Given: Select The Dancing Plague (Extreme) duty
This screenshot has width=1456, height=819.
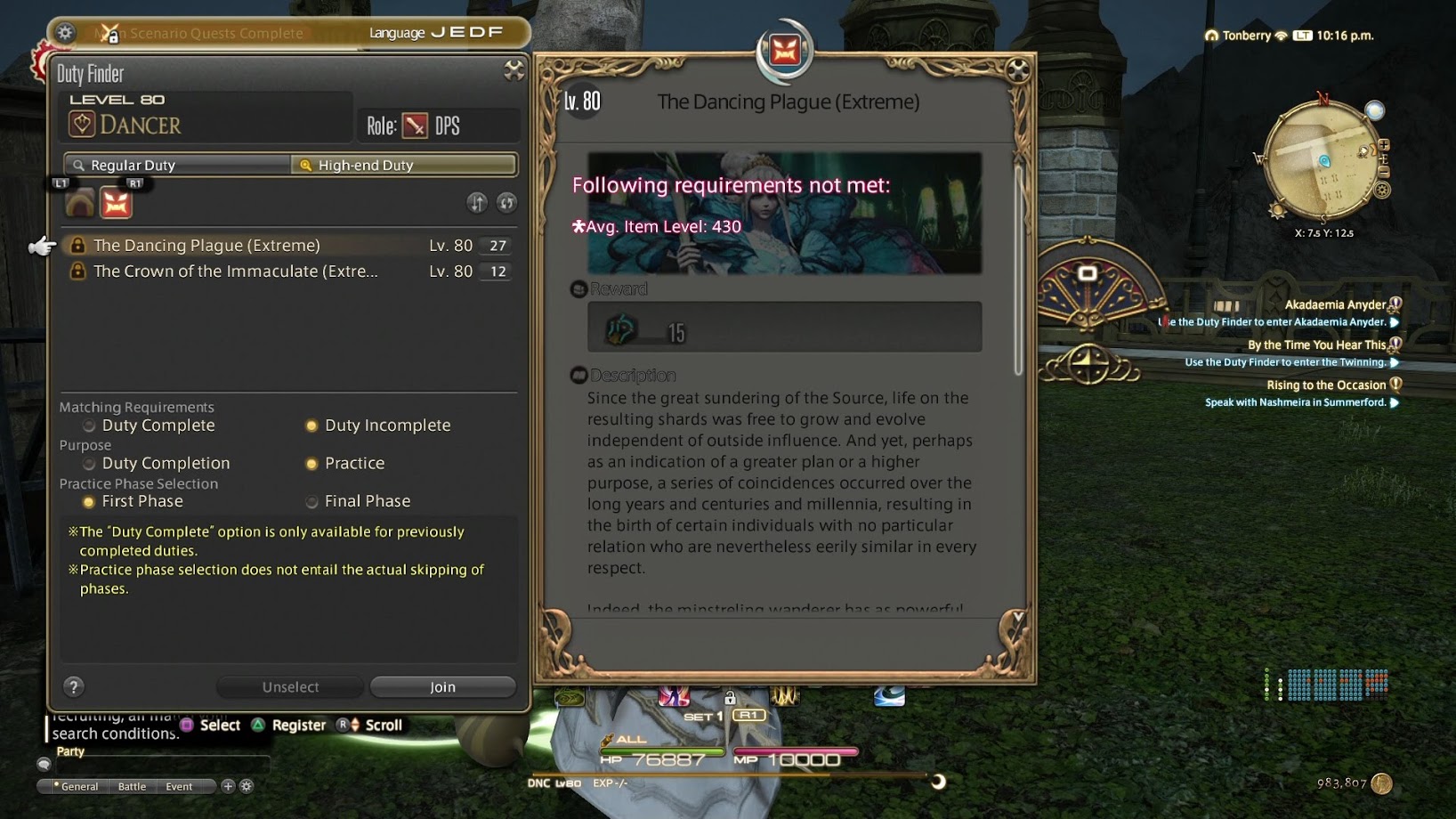Looking at the screenshot, I should 206,245.
